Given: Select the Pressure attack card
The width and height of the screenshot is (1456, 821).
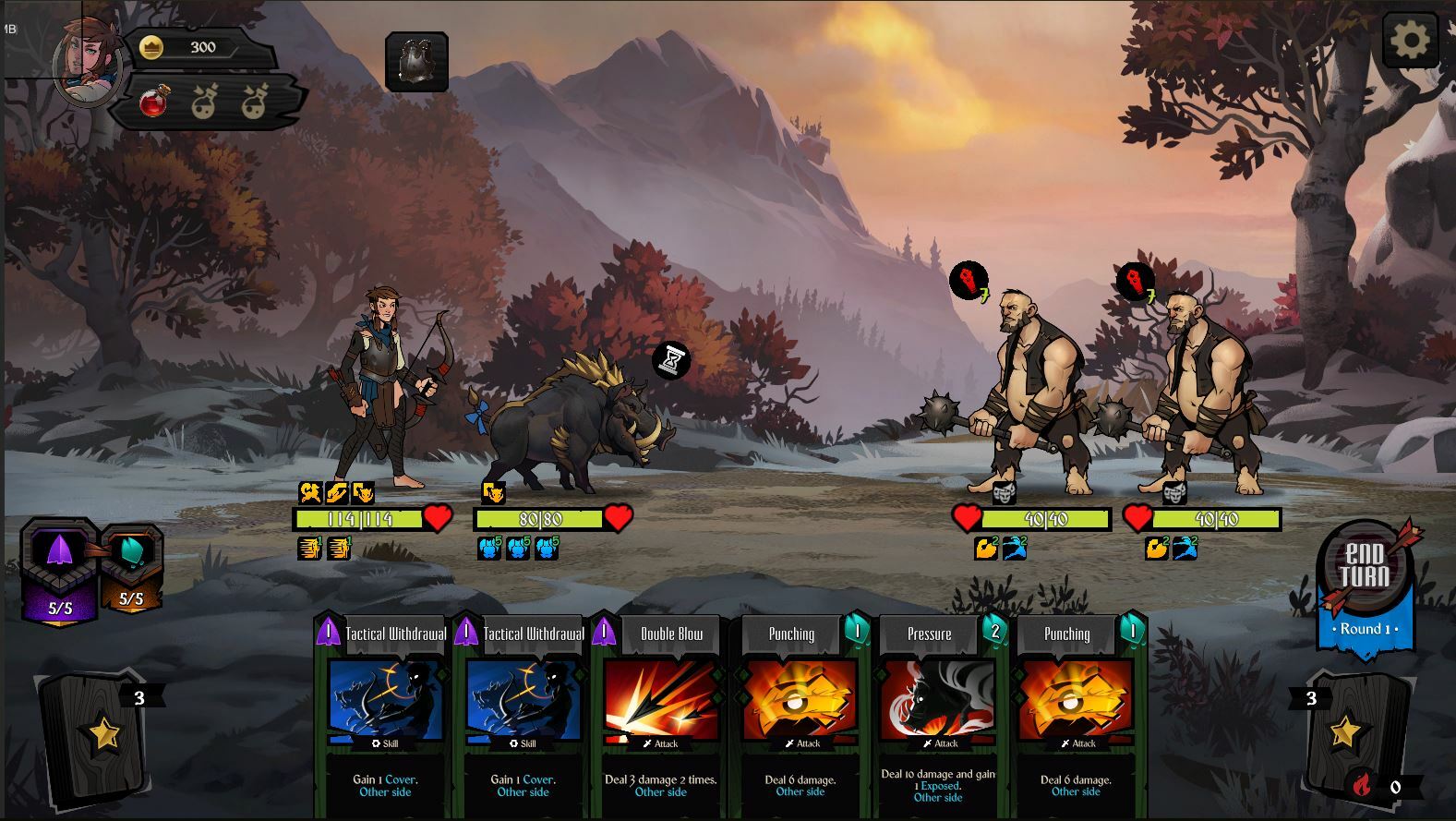Looking at the screenshot, I should click(x=937, y=713).
